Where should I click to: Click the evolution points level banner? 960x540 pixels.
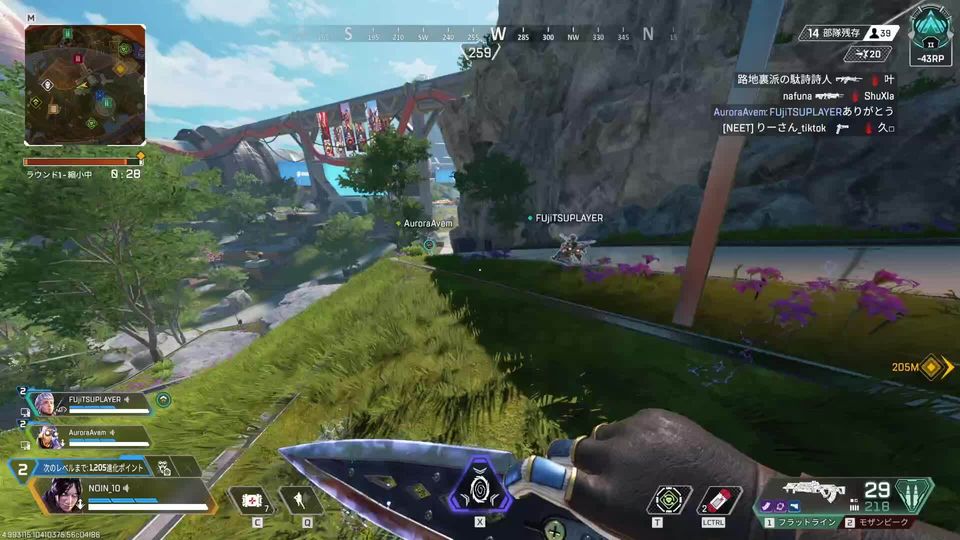tap(100, 467)
